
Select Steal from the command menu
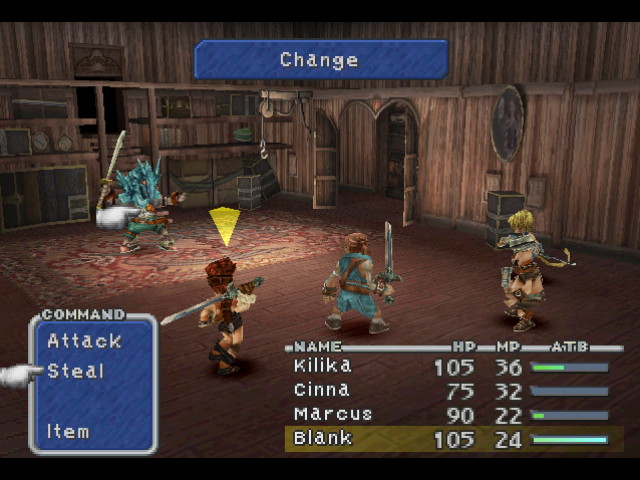(x=76, y=371)
